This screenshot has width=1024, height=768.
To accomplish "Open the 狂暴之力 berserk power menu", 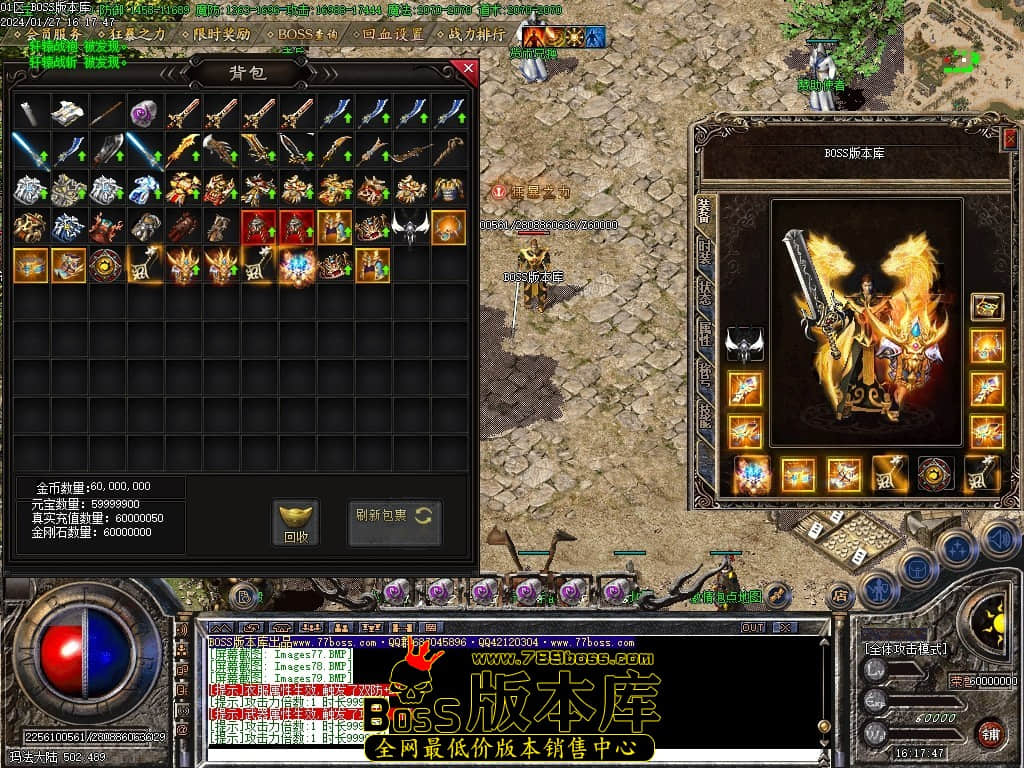I will (138, 34).
